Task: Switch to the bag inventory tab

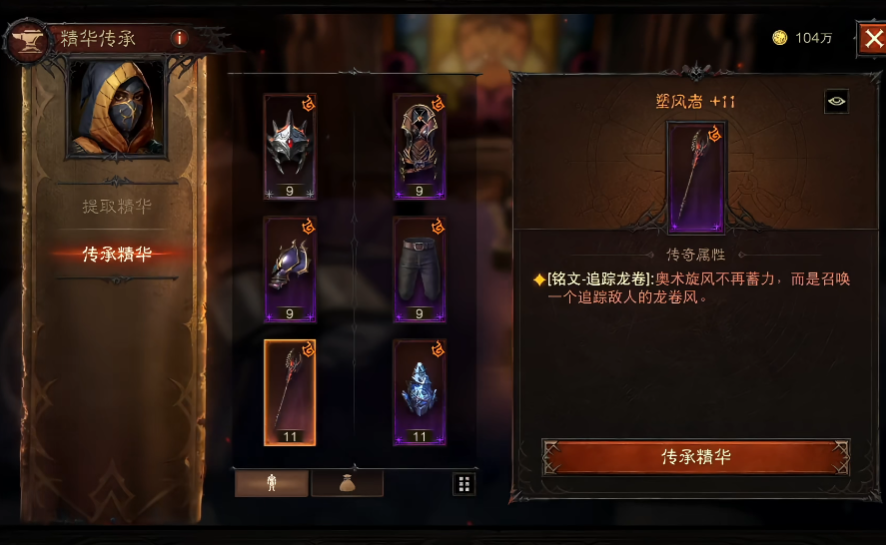Action: coord(347,484)
